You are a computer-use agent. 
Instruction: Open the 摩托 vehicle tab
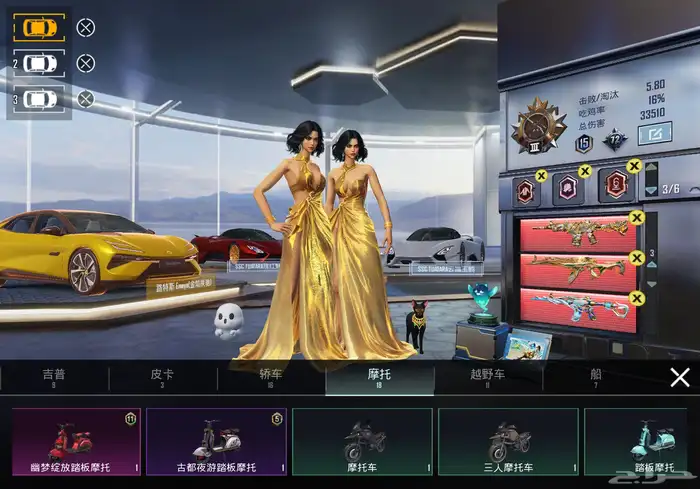point(379,377)
